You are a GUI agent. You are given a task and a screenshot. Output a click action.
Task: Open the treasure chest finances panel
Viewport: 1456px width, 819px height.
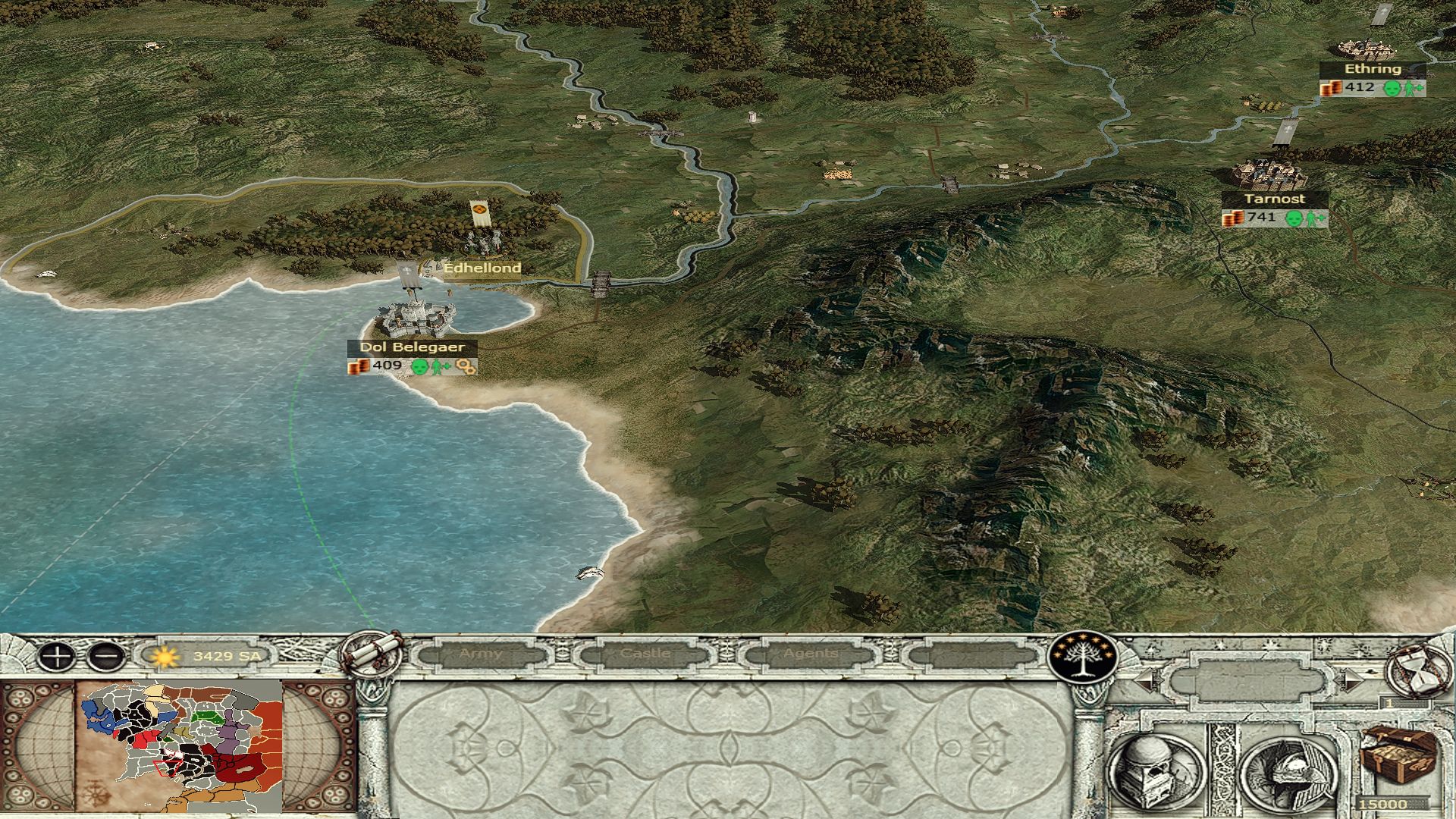pos(1396,758)
